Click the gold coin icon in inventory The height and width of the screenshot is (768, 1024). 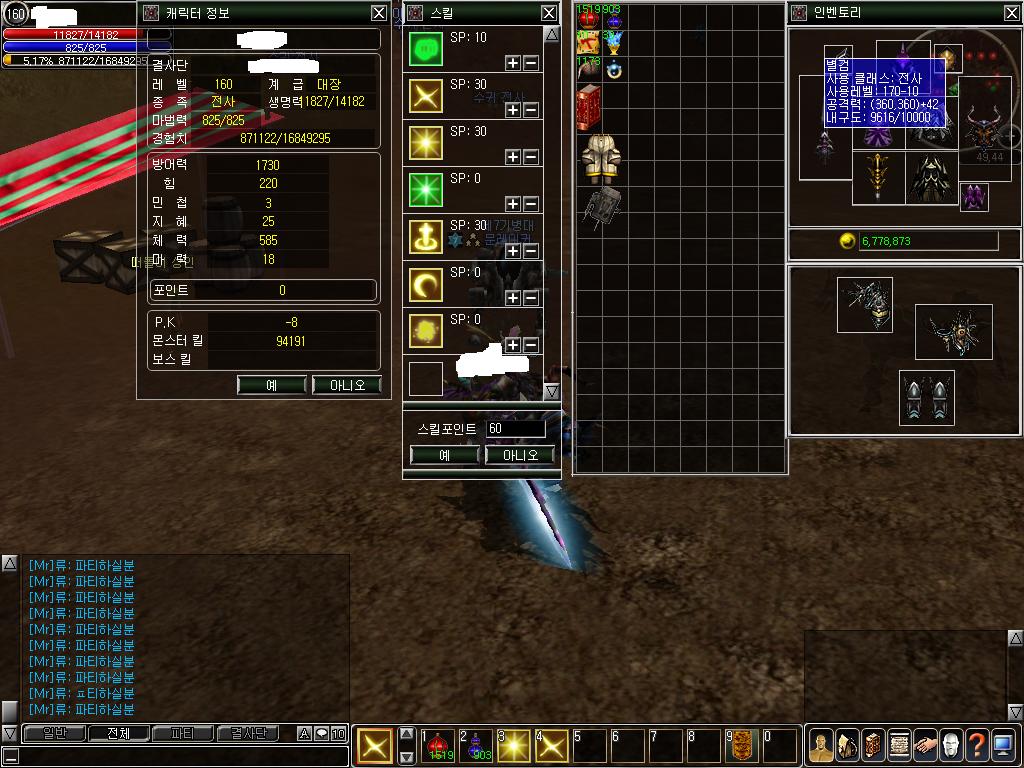pyautogui.click(x=847, y=241)
